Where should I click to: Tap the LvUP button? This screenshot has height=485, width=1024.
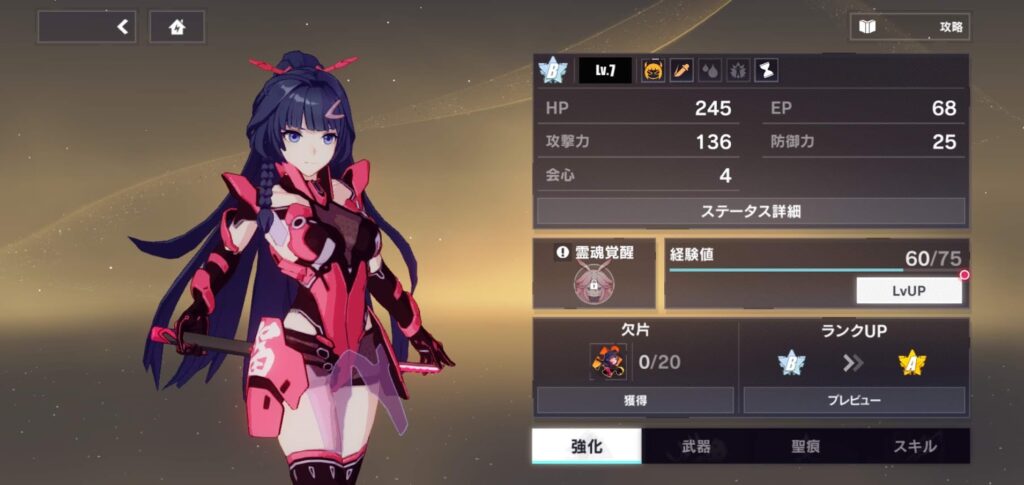(908, 291)
